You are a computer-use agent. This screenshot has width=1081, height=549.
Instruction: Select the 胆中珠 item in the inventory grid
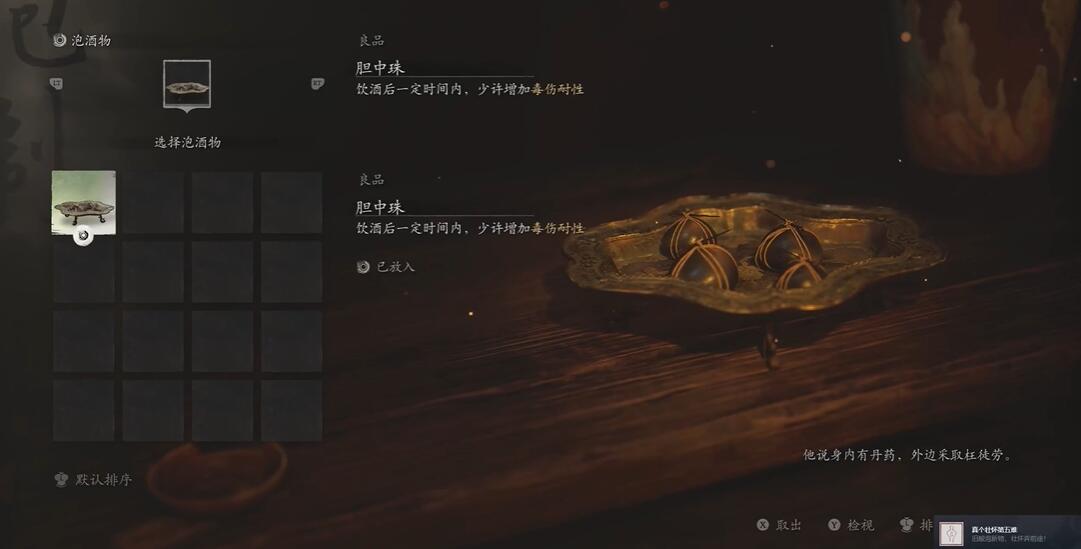(x=84, y=202)
